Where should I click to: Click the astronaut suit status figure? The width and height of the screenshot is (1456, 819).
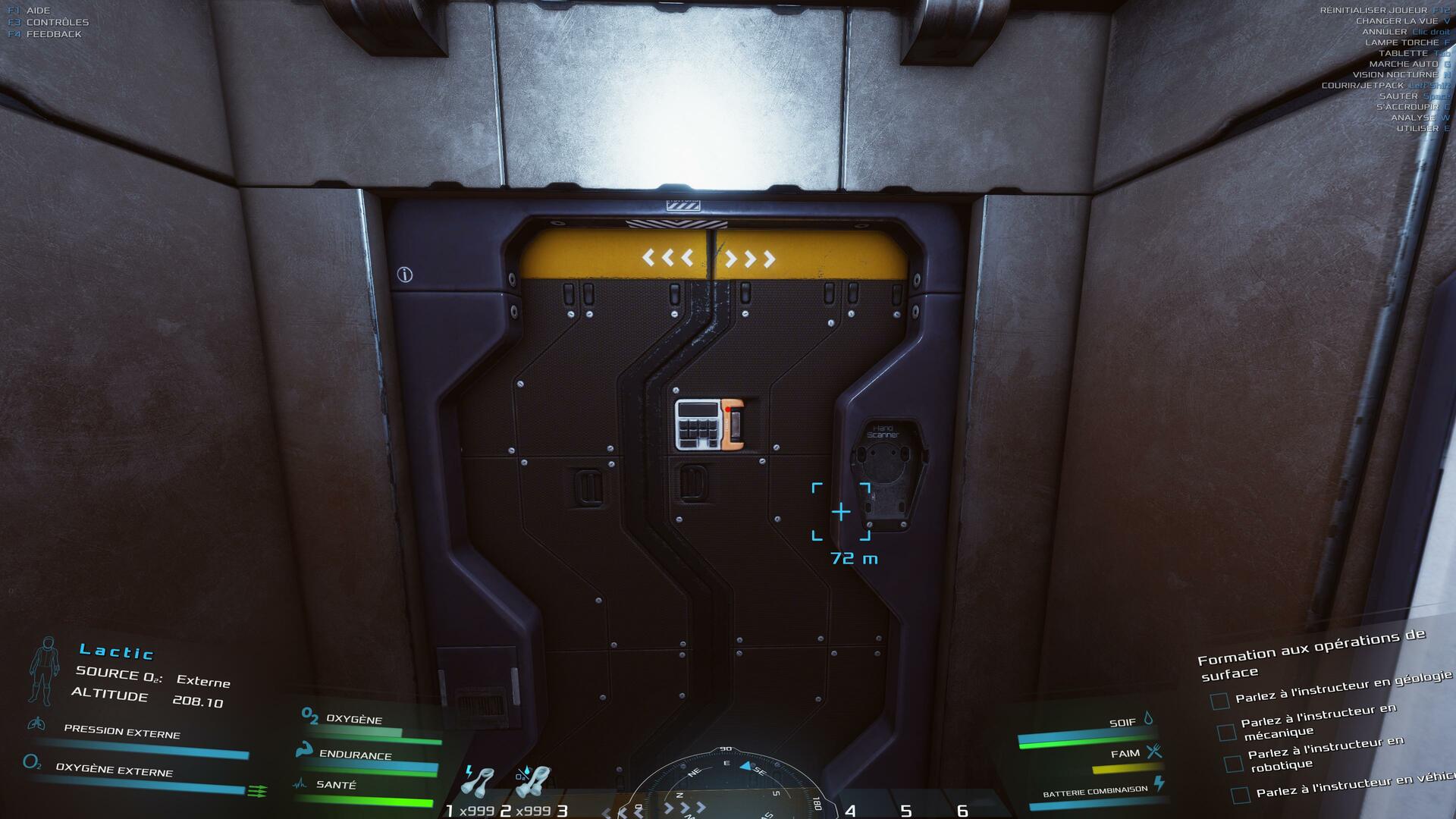pos(45,670)
